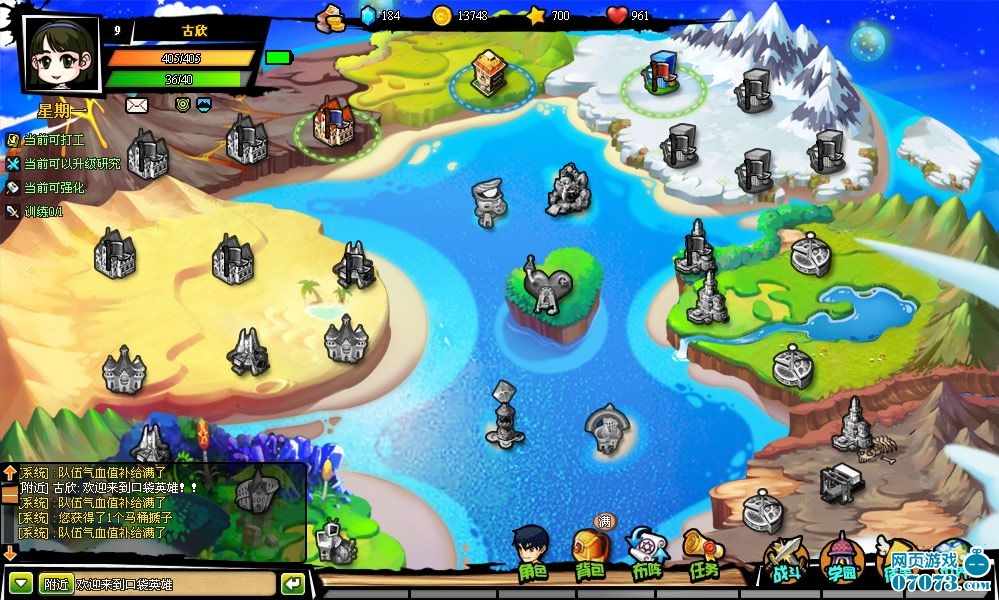Click the green target icon under stamina bar
Viewport: 999px width, 600px height.
tap(182, 104)
